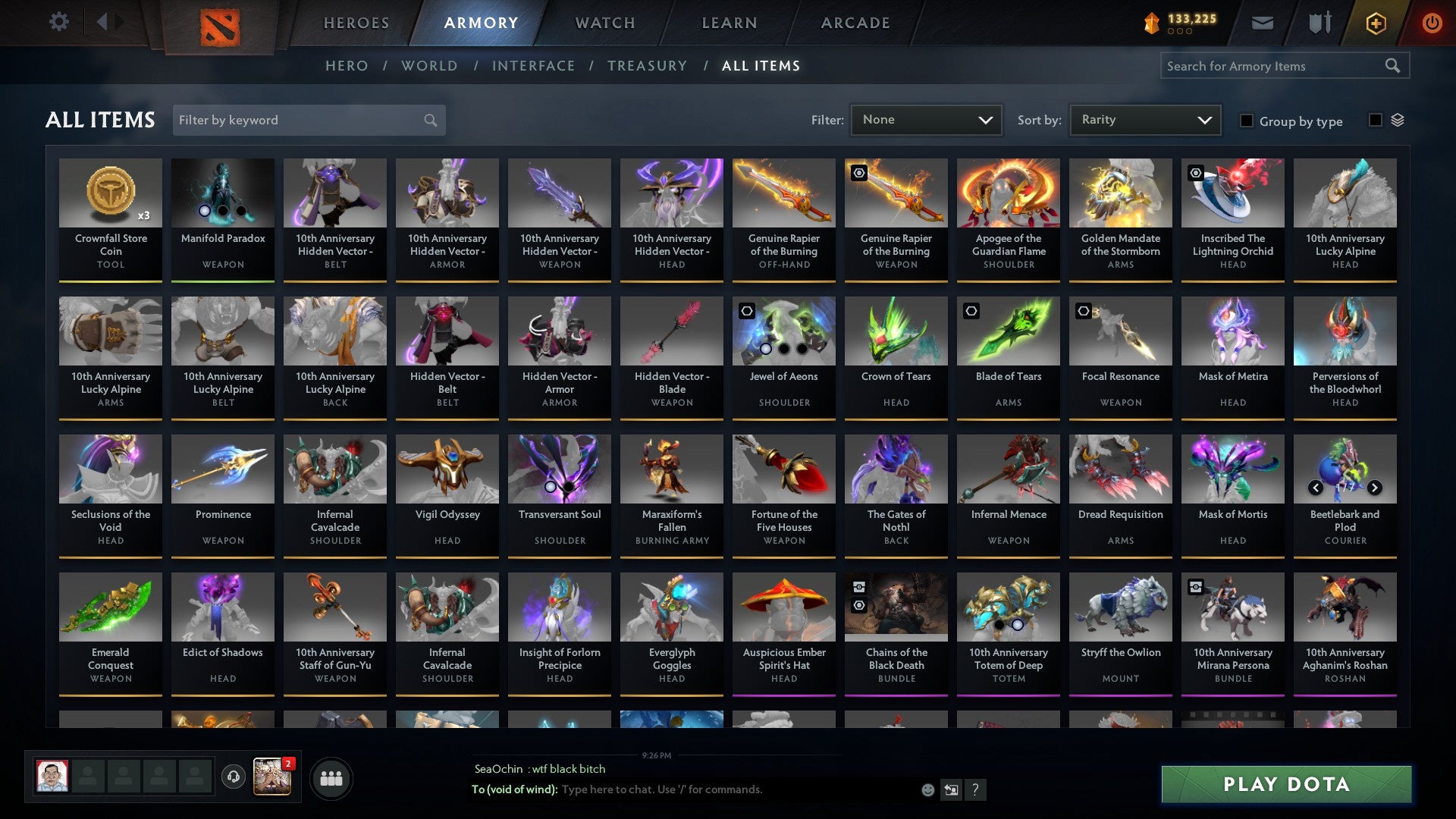Open the Sort by Rarity dropdown
Viewport: 1456px width, 819px height.
pyautogui.click(x=1144, y=119)
